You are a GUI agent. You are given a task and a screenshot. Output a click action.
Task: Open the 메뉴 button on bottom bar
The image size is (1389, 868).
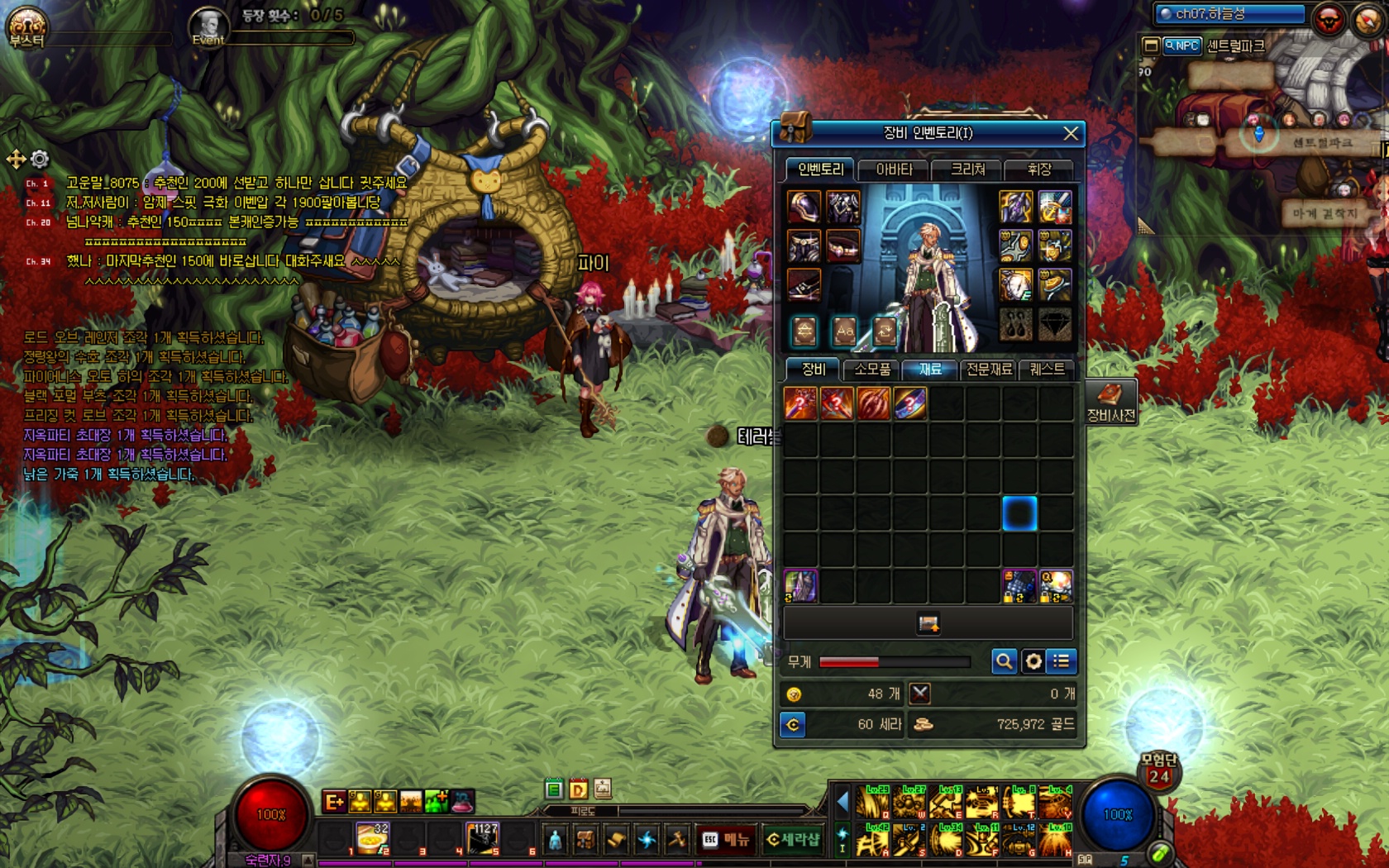coord(726,839)
